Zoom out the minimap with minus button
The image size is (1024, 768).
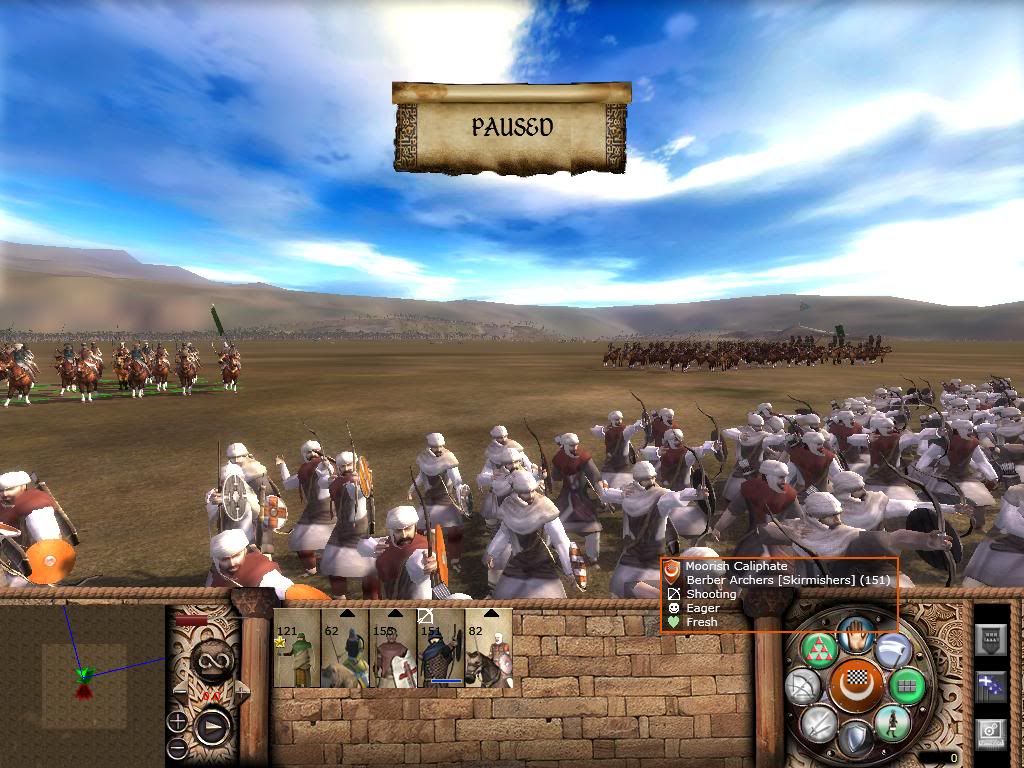point(177,747)
